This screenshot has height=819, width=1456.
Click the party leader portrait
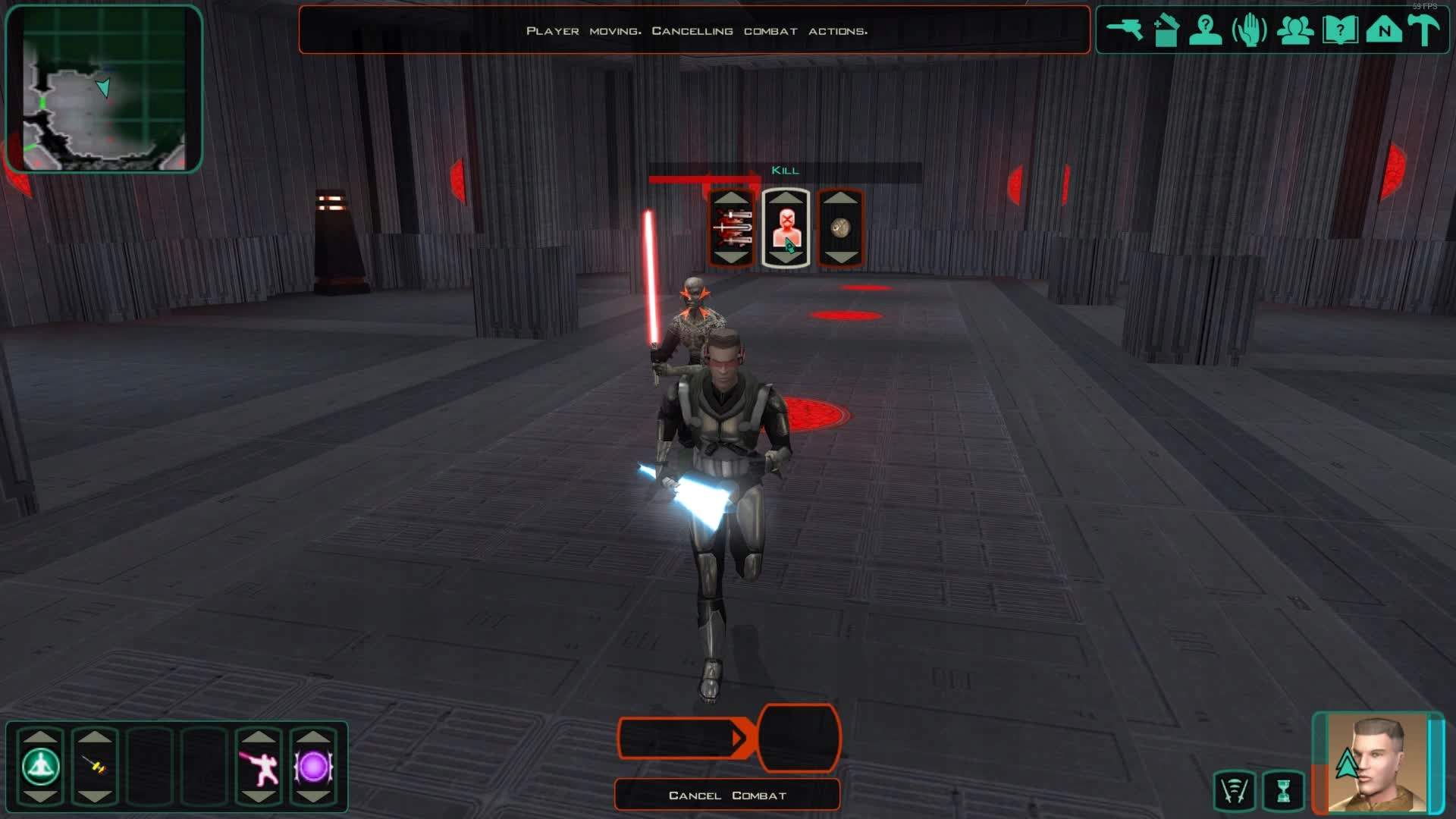tap(1376, 763)
